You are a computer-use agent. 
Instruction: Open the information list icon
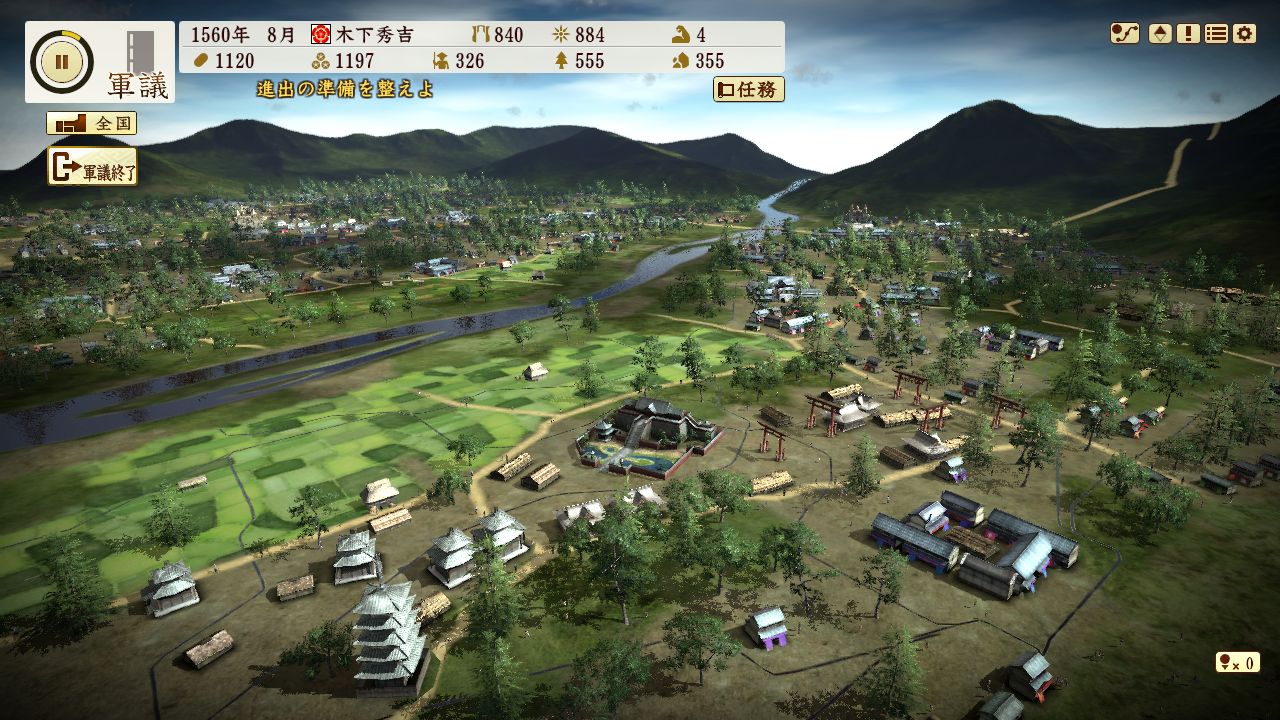click(x=1214, y=32)
